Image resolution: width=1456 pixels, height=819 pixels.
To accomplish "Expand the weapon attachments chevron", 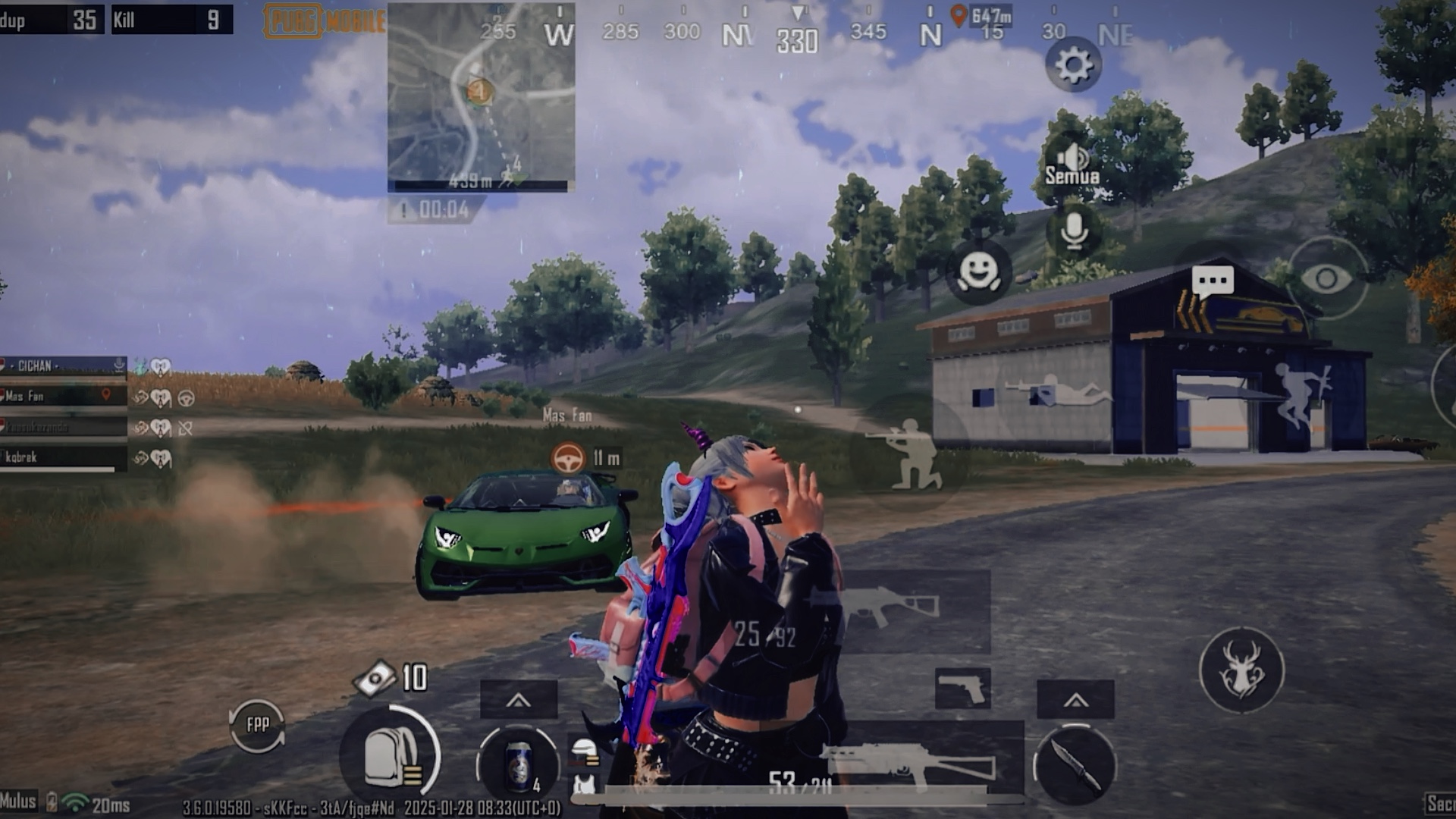I will (x=1078, y=698).
